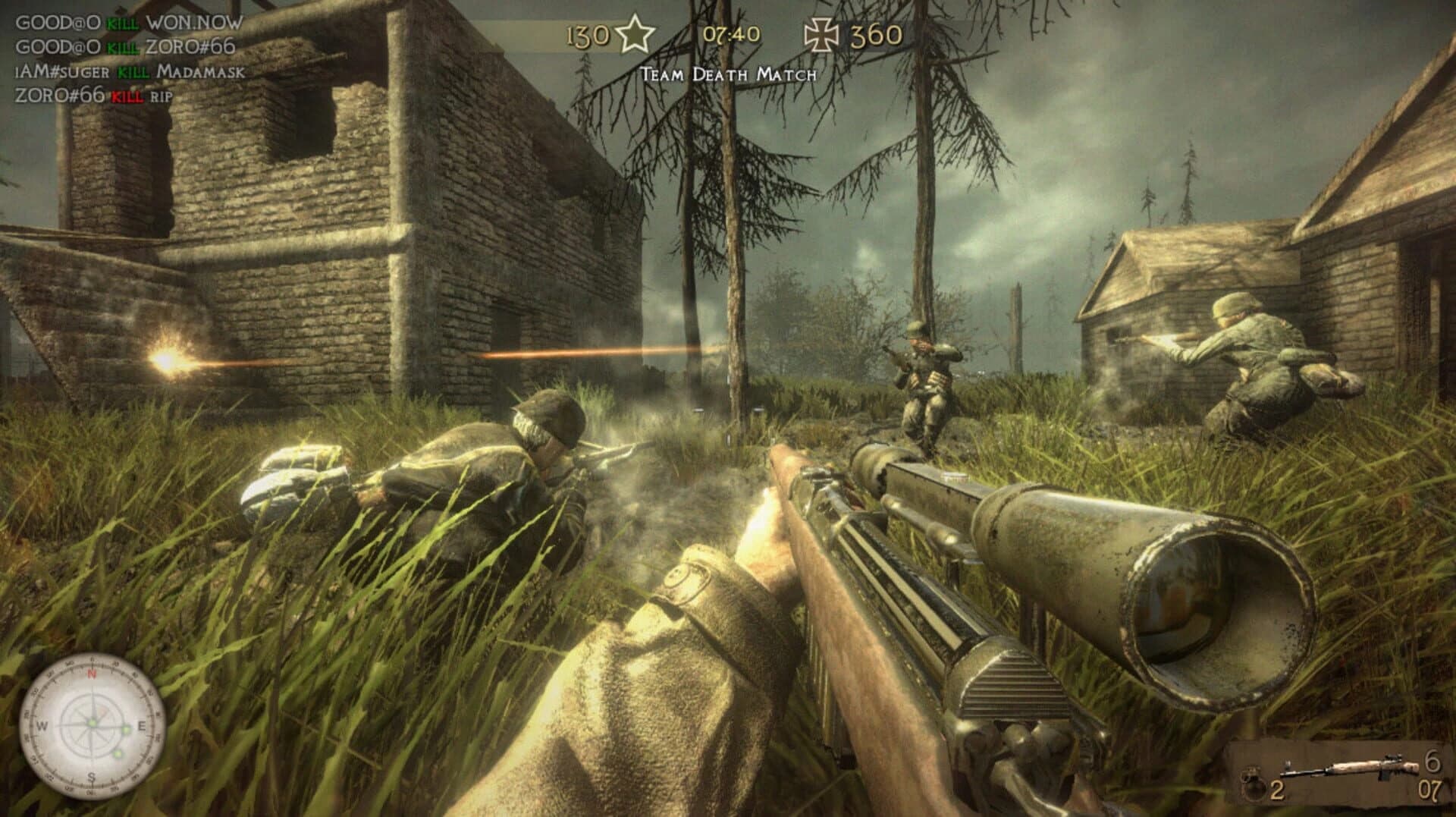The image size is (1456, 817).
Task: Click the WON.NOW player name
Action: [x=192, y=23]
